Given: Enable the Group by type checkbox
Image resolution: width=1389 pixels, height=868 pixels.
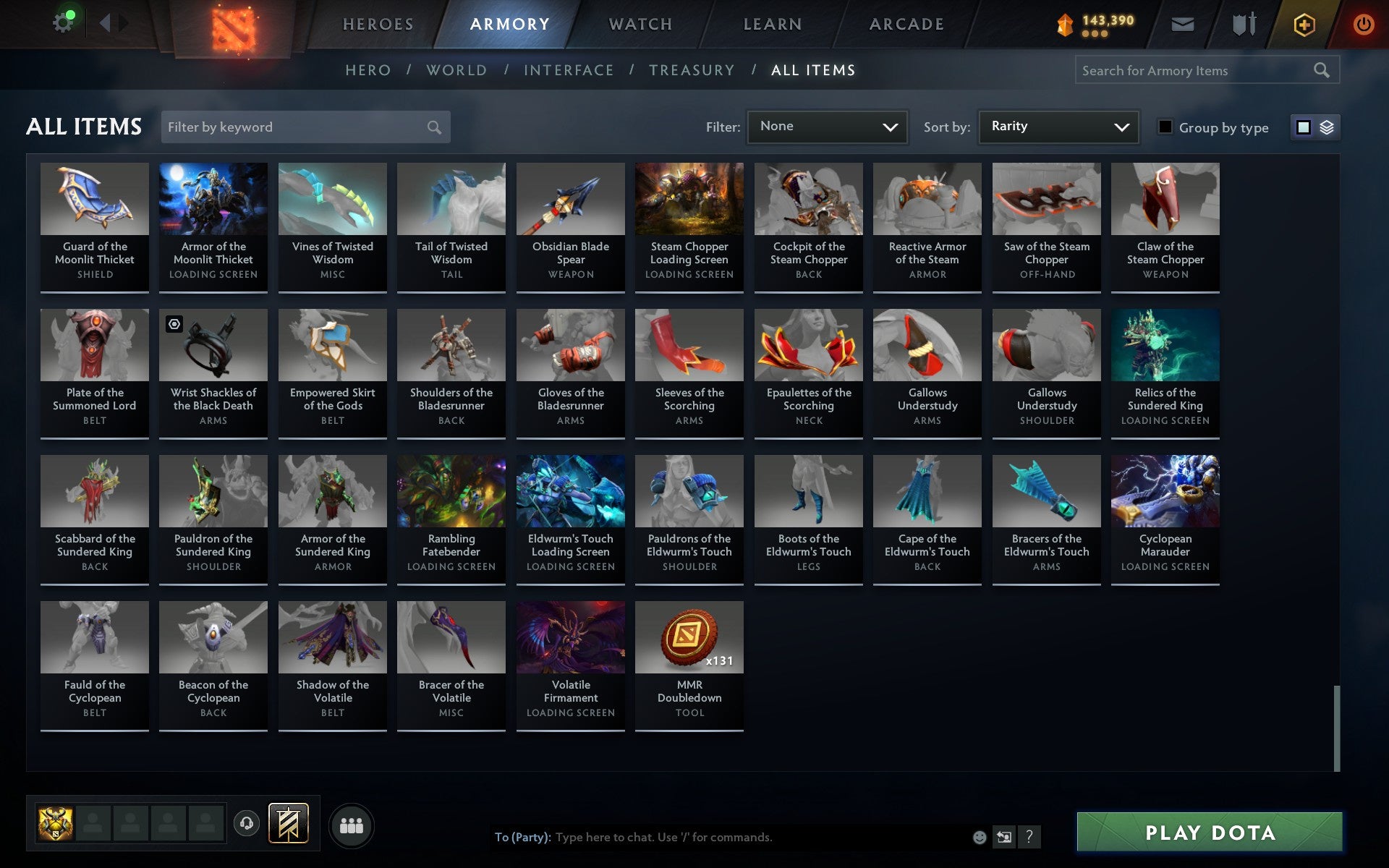Looking at the screenshot, I should point(1165,127).
